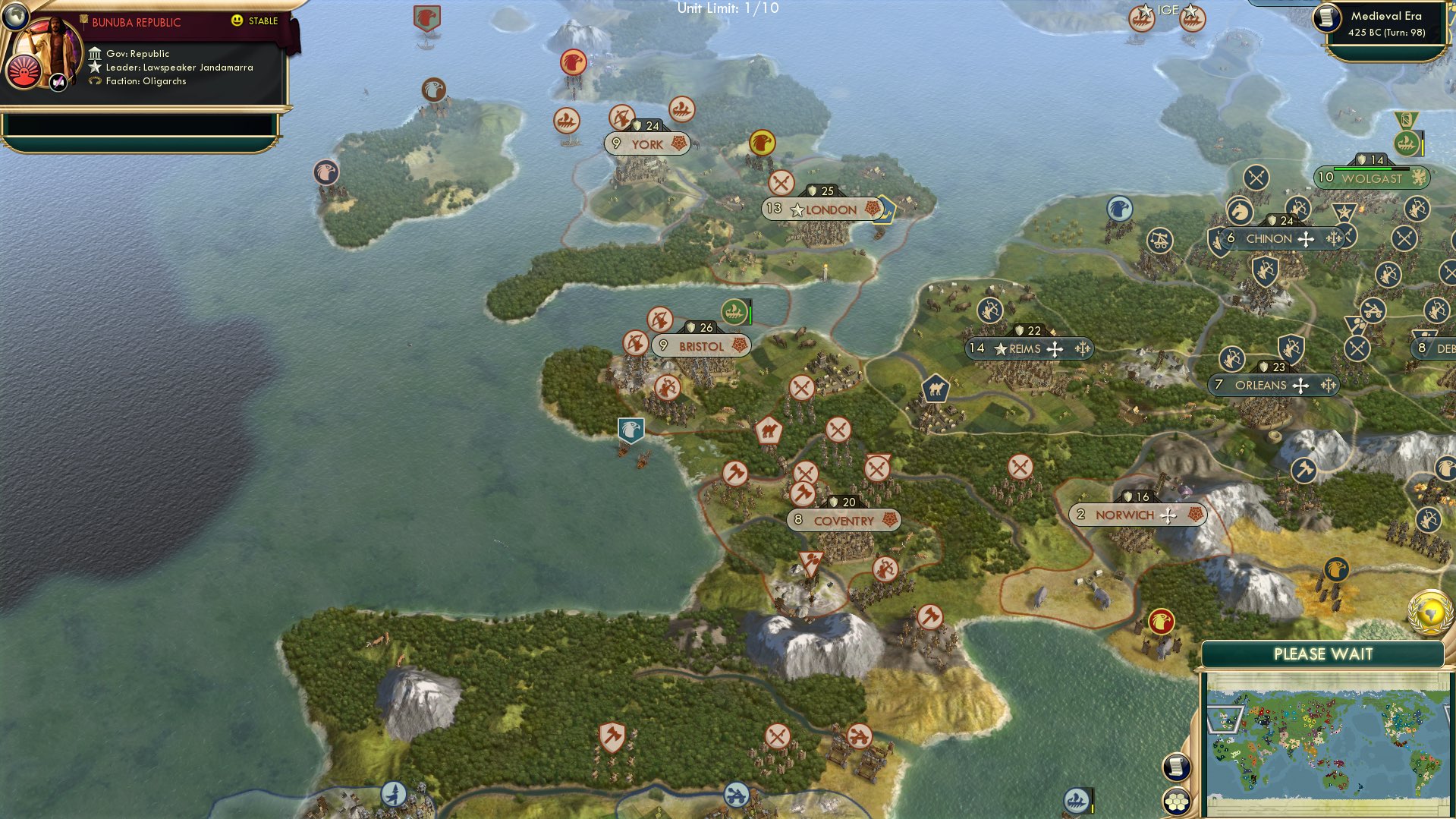The image size is (1456, 819).
Task: Toggle the hex grid honeycomb overlay icon
Action: [x=1177, y=802]
